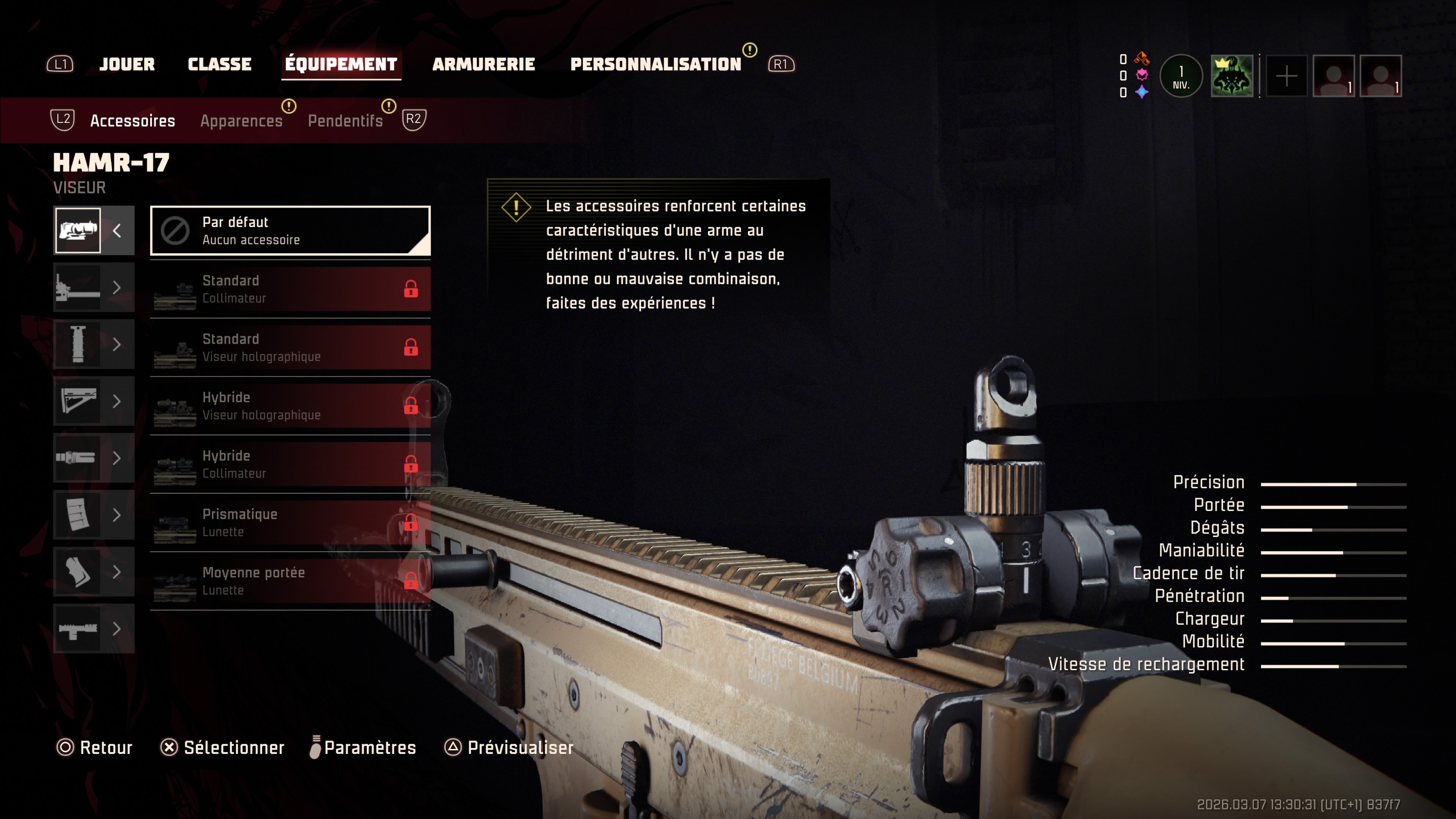The width and height of the screenshot is (1456, 819).
Task: Select the sight attachment category icon
Action: click(x=78, y=231)
